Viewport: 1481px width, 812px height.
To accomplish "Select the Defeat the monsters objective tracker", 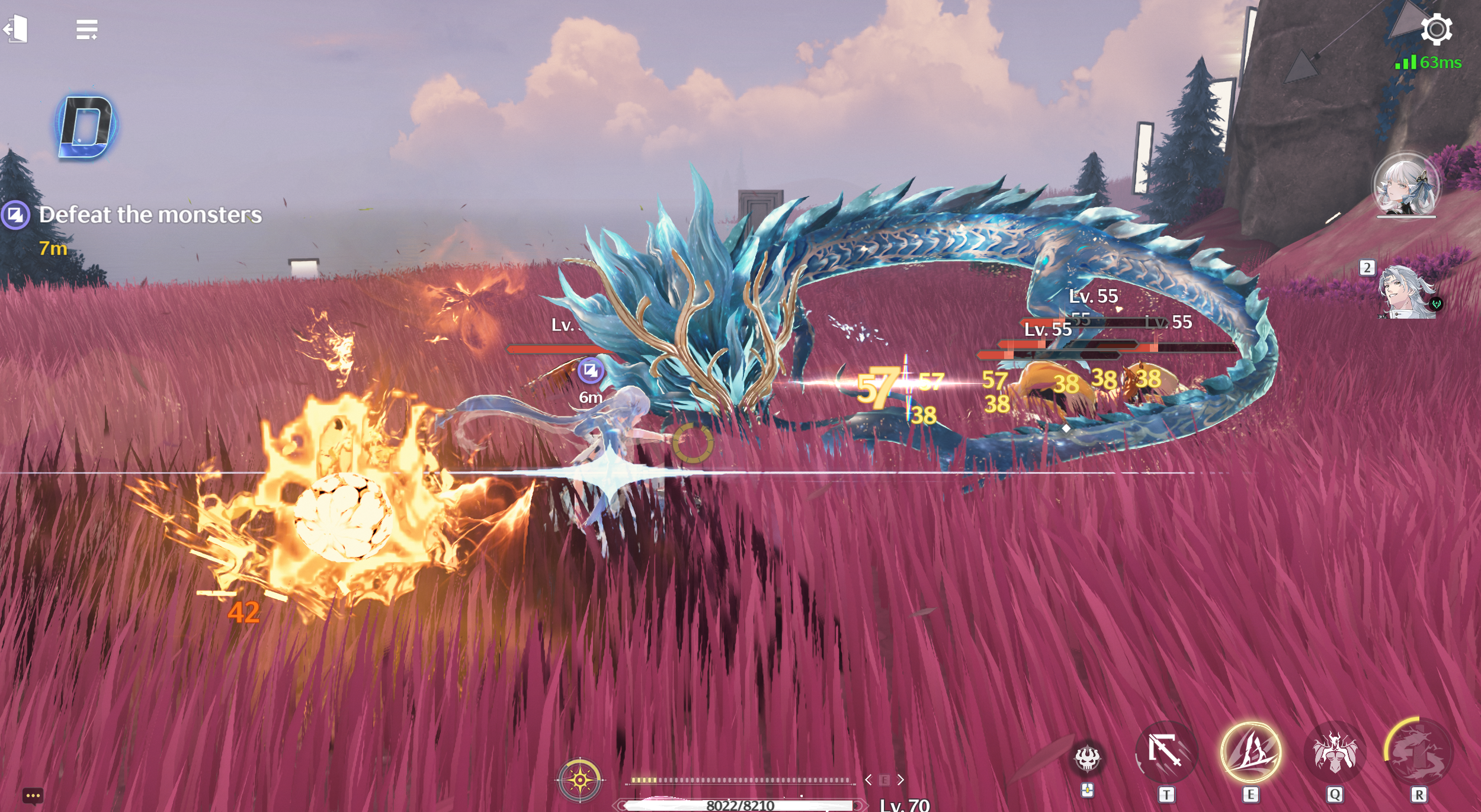I will point(149,215).
